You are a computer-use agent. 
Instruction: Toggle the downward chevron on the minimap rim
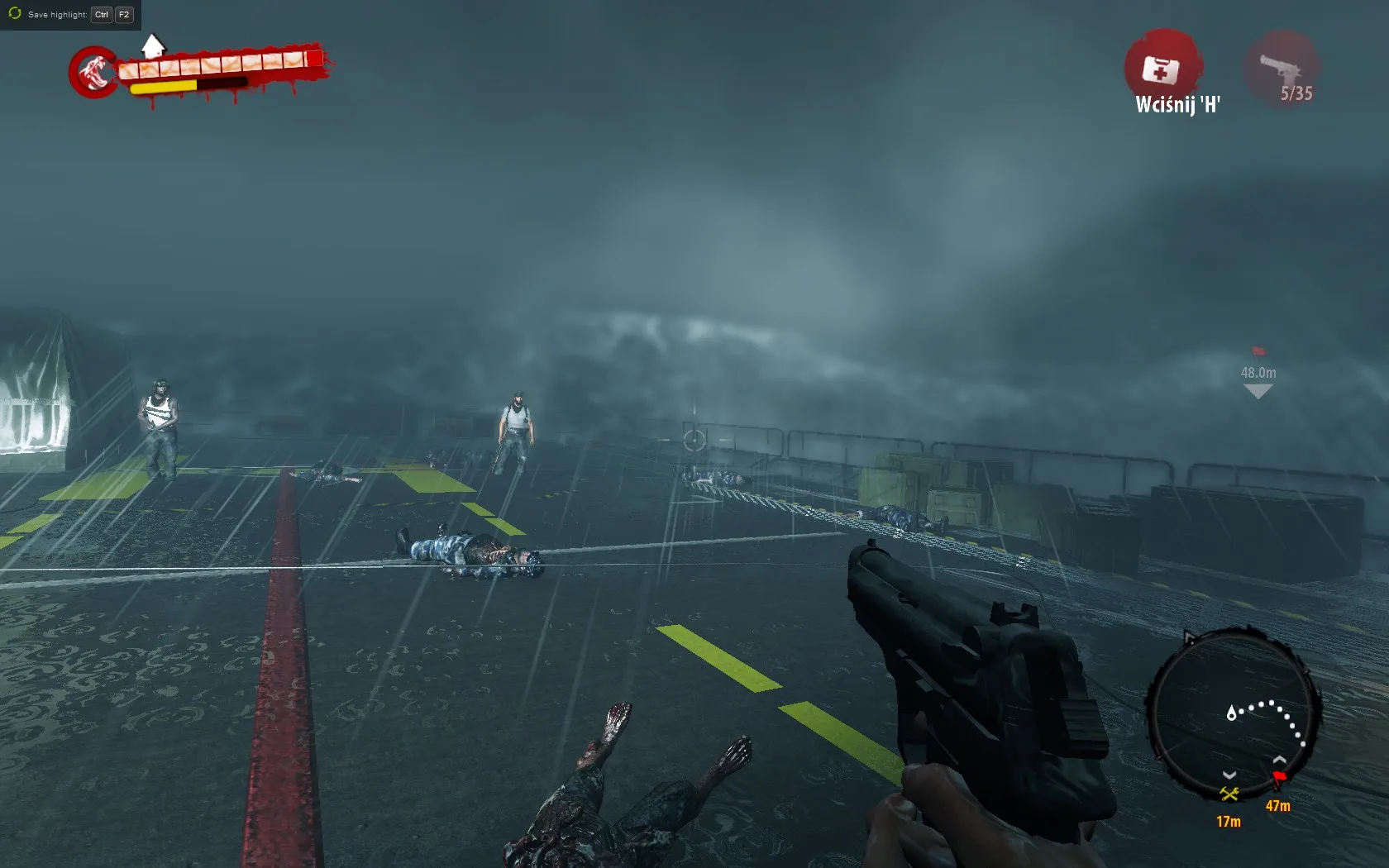(1229, 775)
